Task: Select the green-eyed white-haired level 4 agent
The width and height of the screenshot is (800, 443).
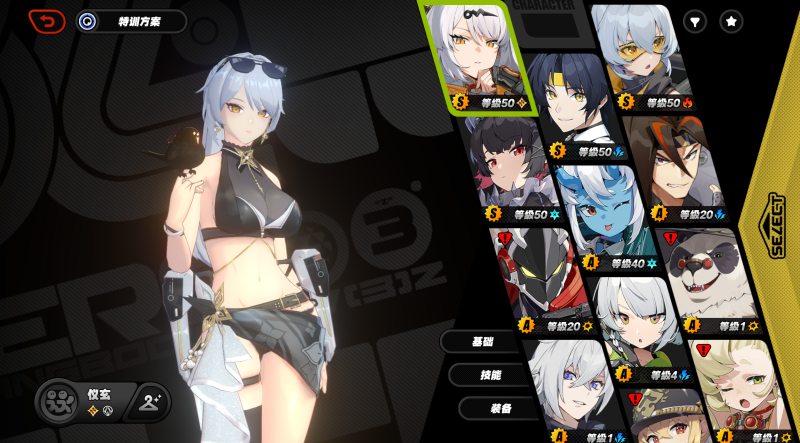Action: 640,325
